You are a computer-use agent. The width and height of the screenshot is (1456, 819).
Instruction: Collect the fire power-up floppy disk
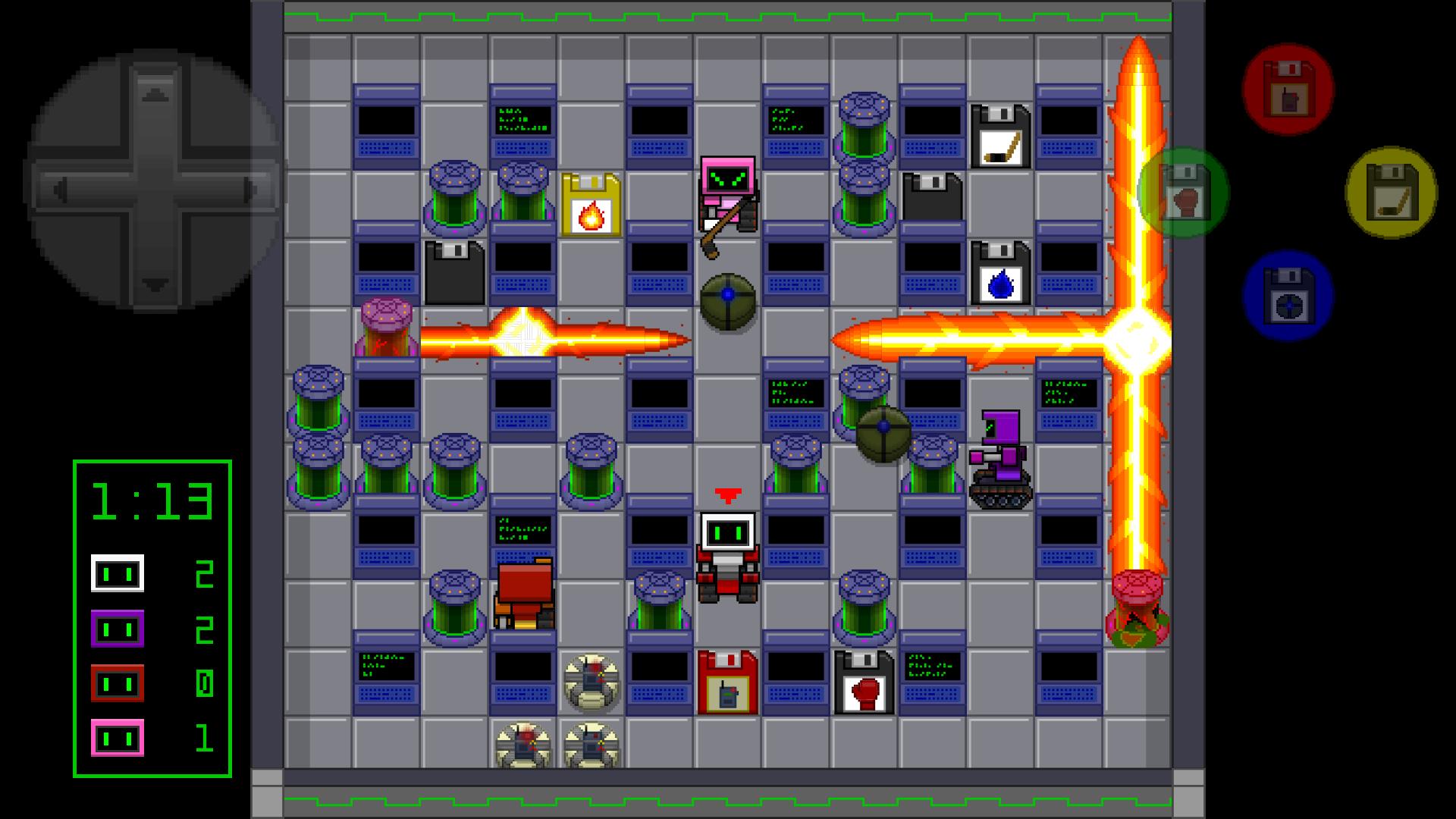pyautogui.click(x=590, y=205)
